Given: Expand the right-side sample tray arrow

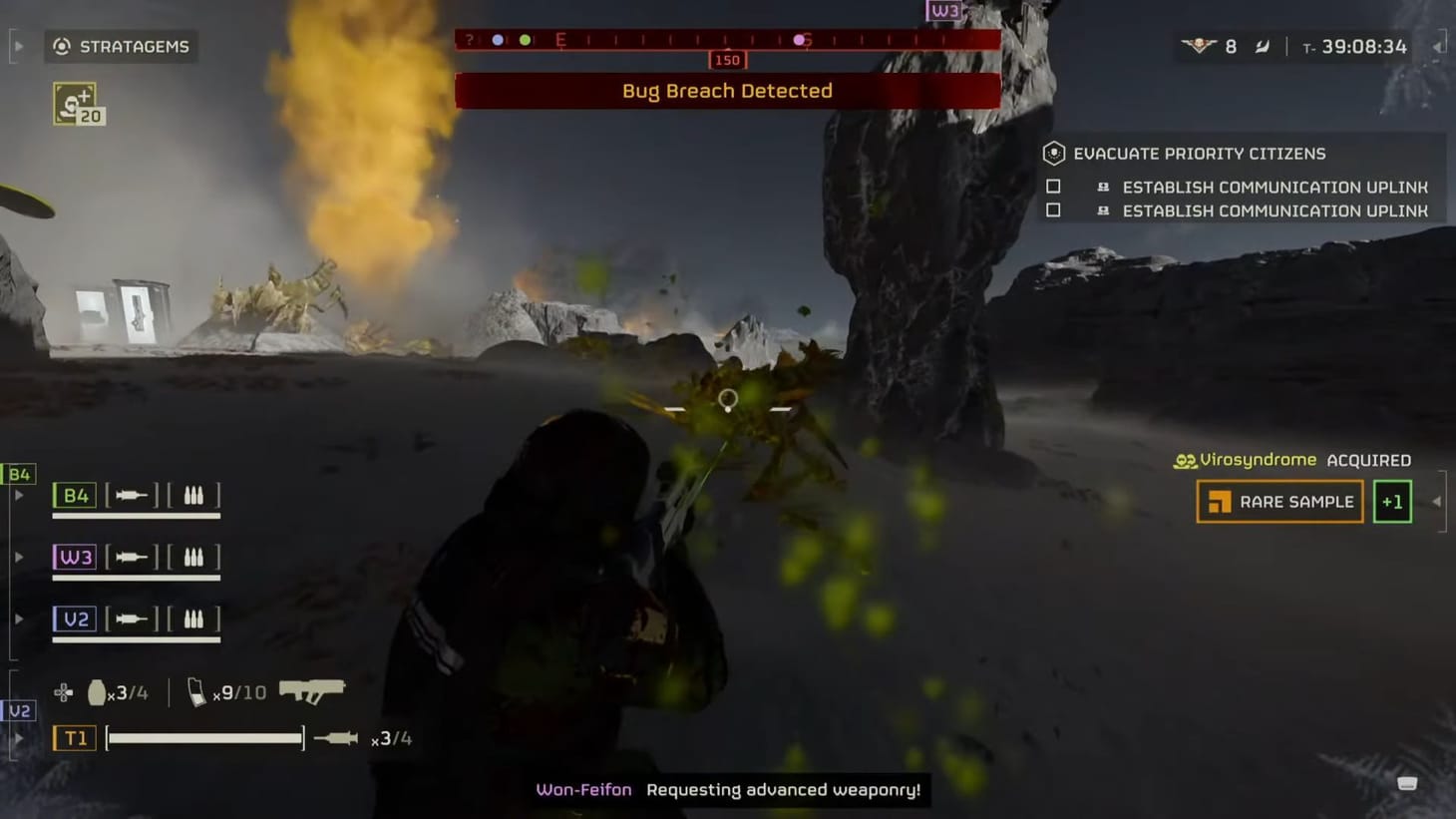Looking at the screenshot, I should 1436,502.
